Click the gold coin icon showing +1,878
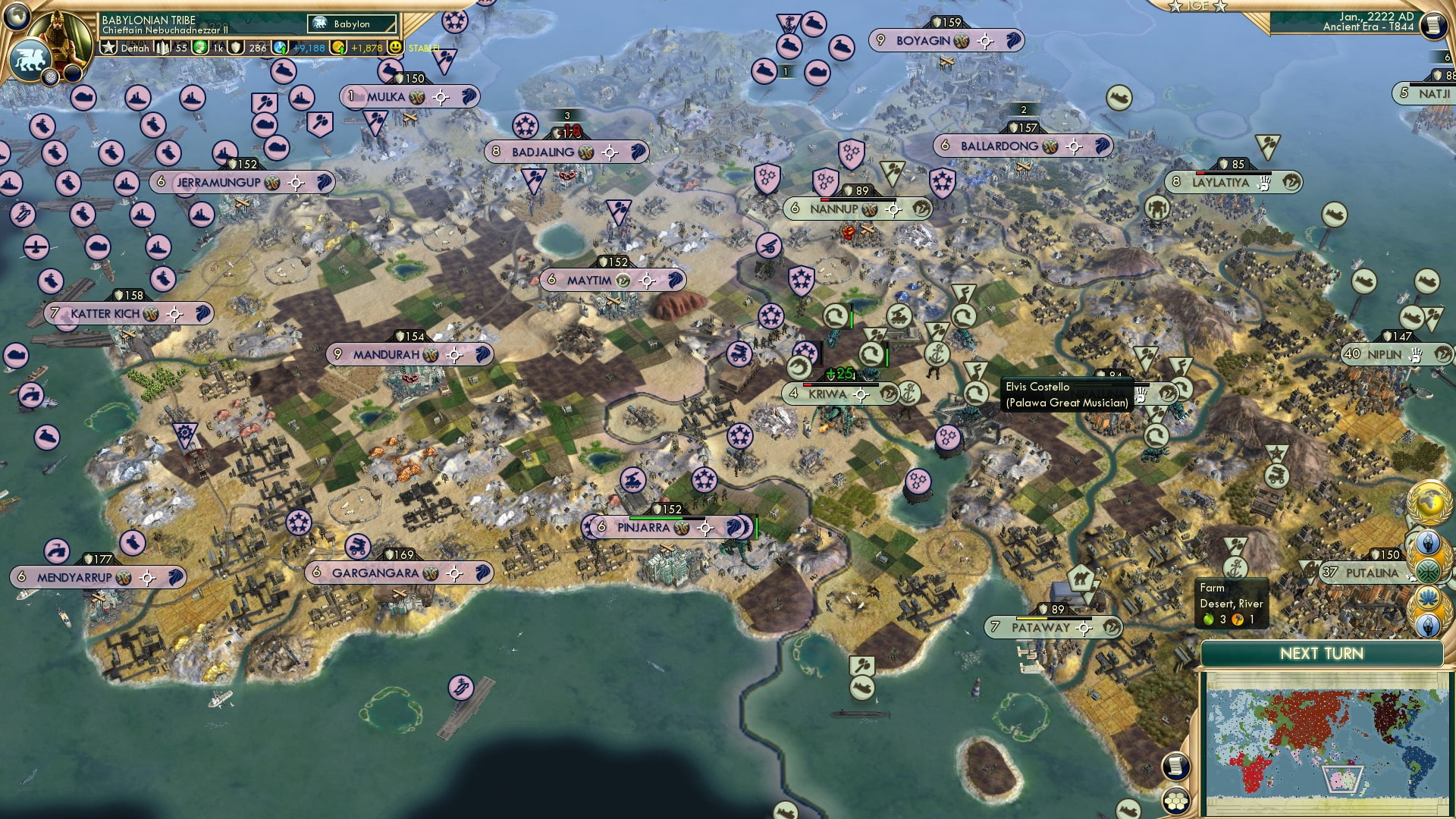This screenshot has height=819, width=1456. (x=337, y=47)
